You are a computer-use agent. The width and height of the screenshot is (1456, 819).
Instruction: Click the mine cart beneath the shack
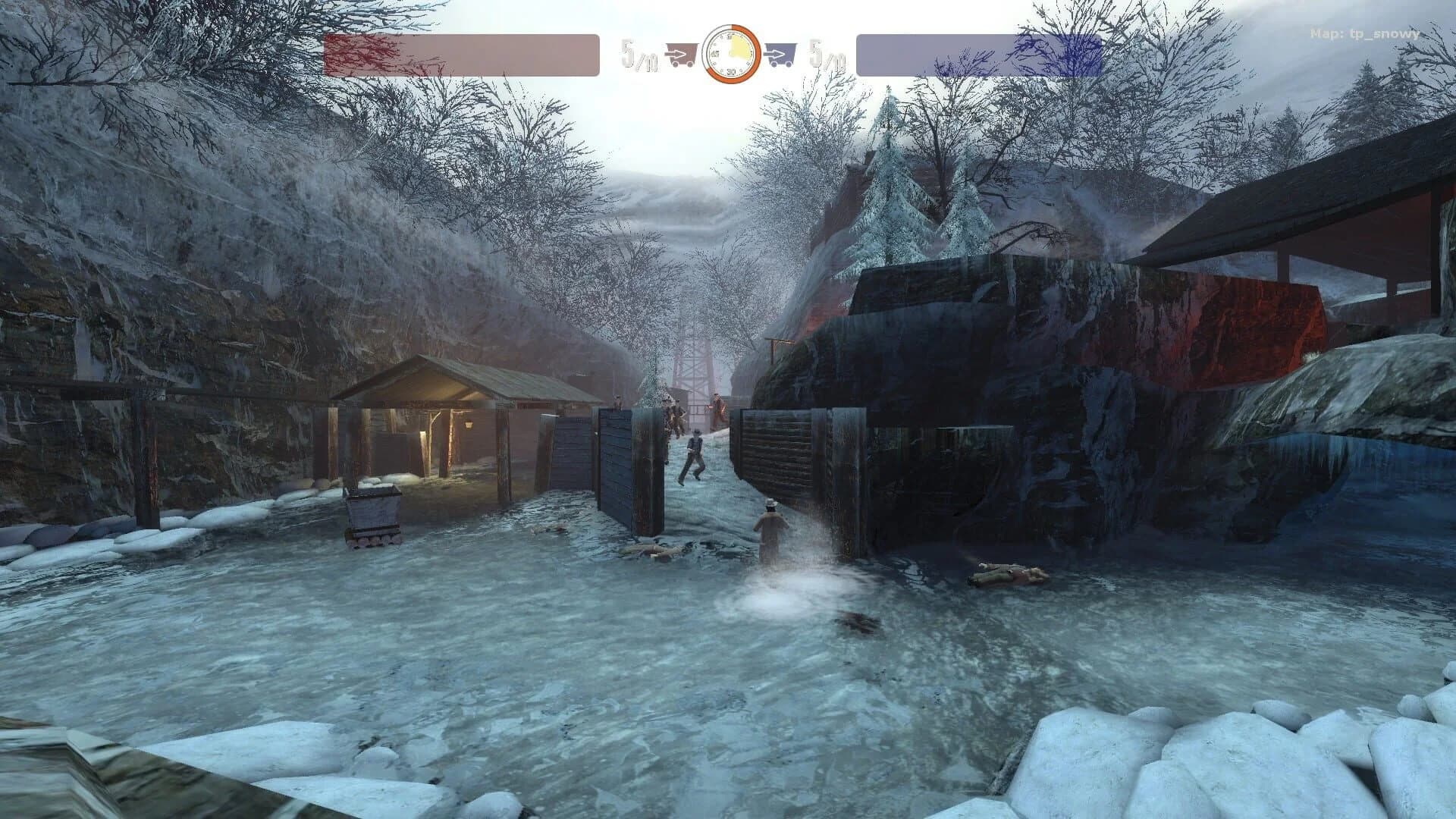(x=372, y=516)
